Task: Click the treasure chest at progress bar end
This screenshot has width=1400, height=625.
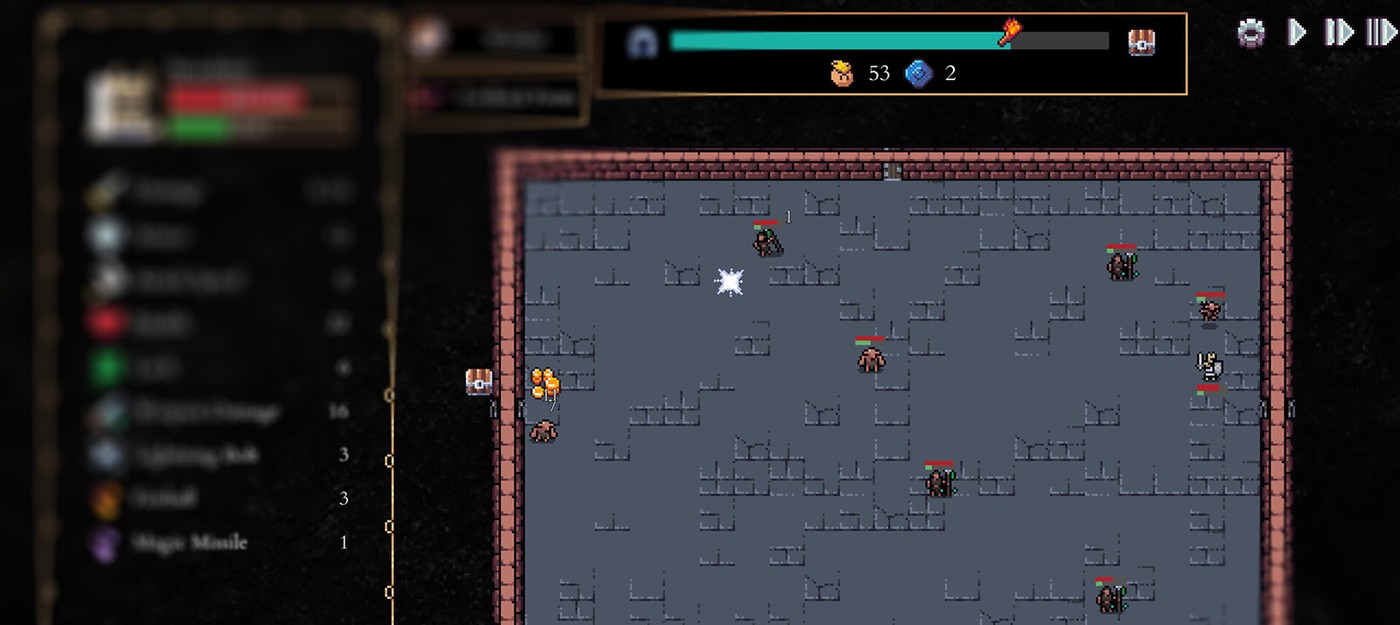Action: tap(1141, 42)
